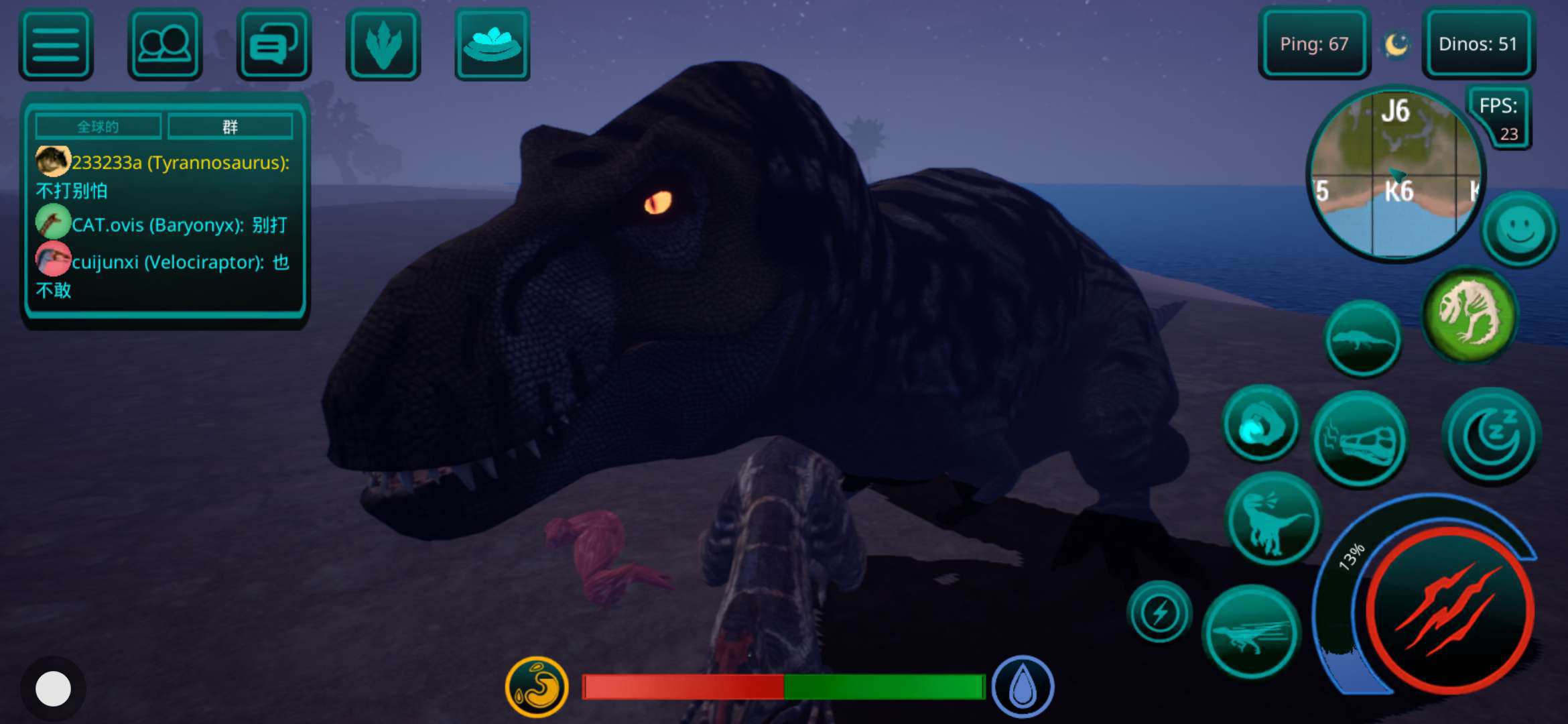Trigger the dinosaur skull bite ability
The width and height of the screenshot is (1568, 724).
1360,440
